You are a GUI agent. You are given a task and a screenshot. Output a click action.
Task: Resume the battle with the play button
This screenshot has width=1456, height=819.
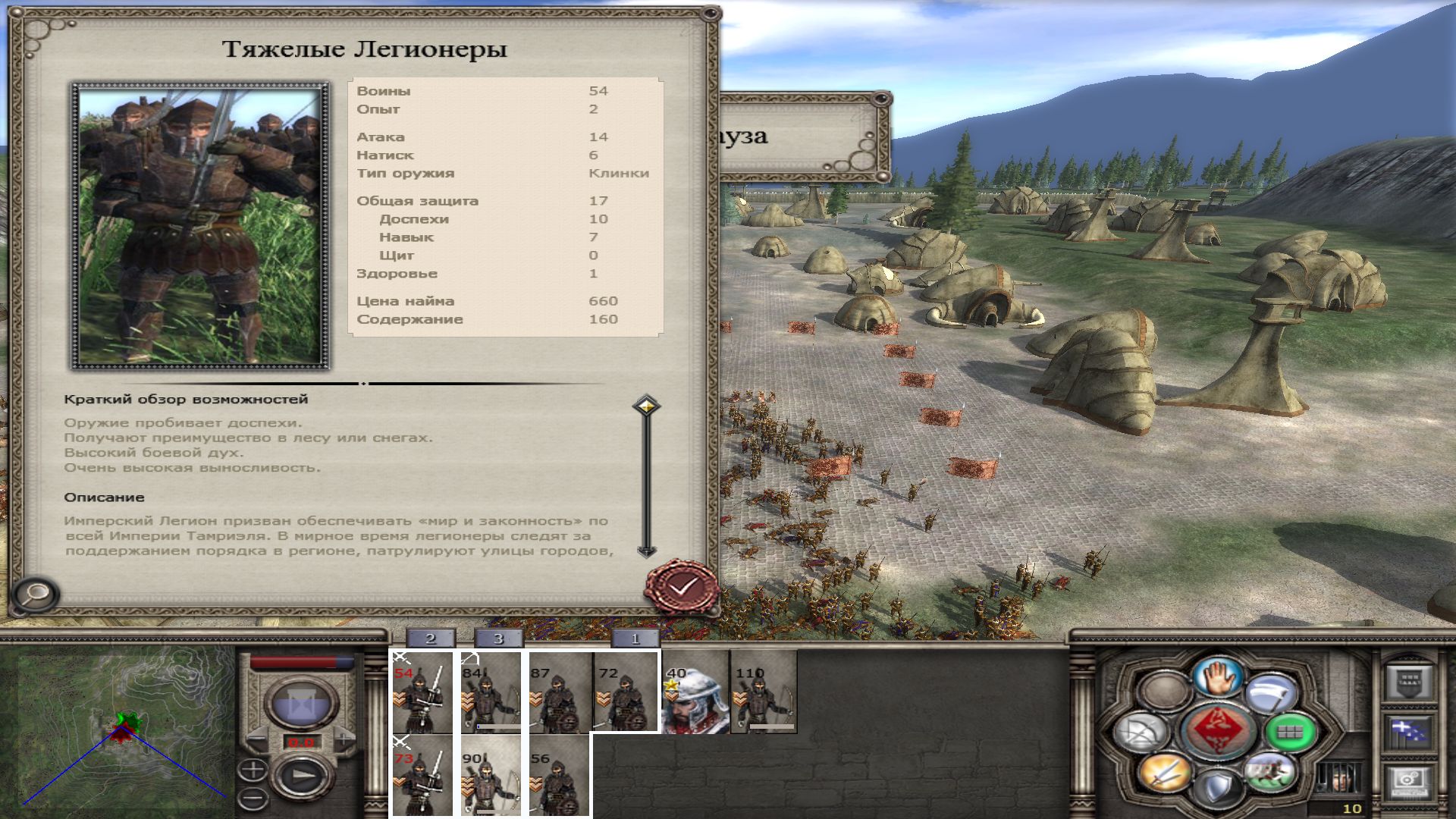[303, 777]
